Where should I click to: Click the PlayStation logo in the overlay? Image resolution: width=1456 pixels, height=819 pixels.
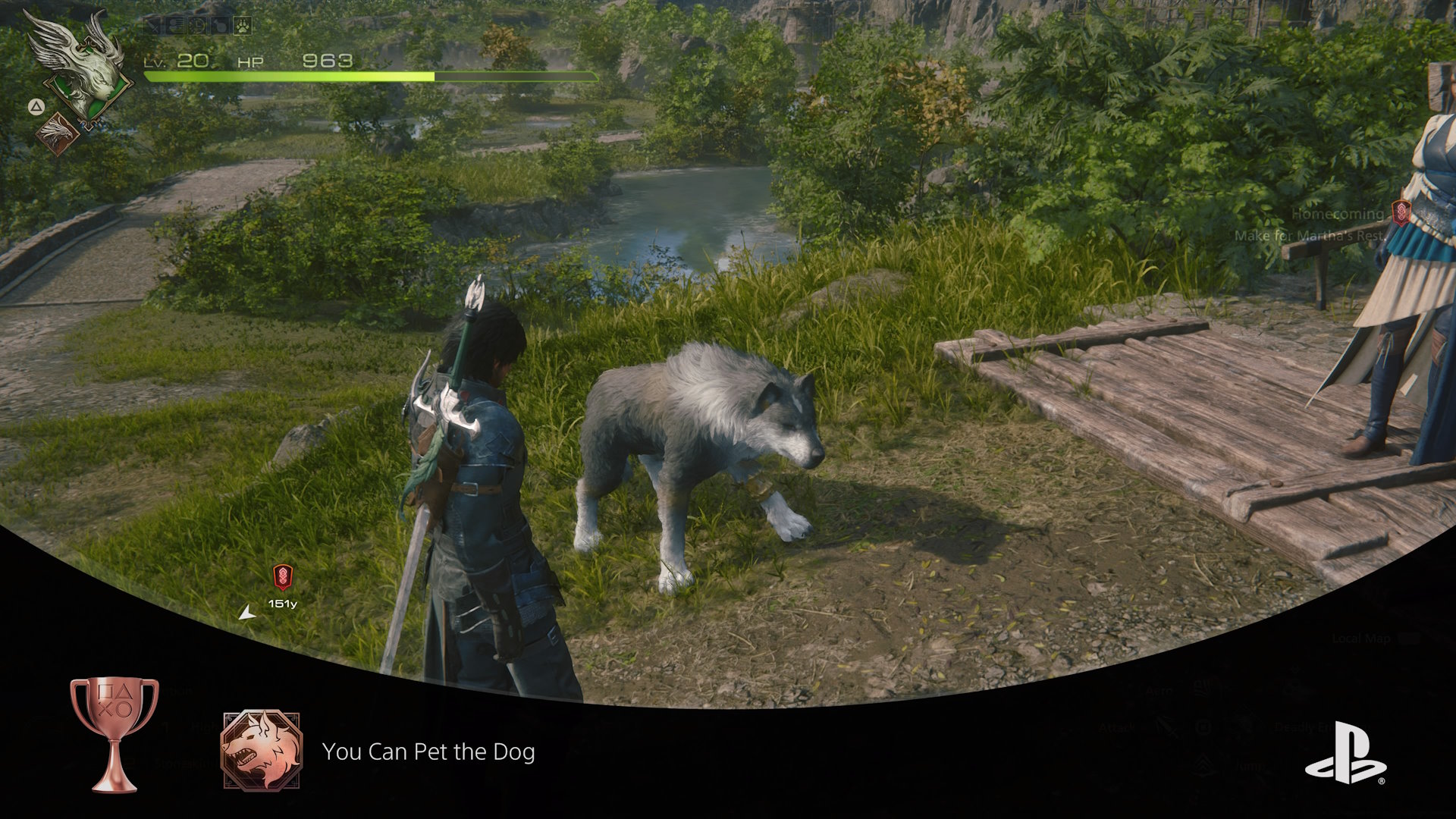pyautogui.click(x=1345, y=753)
